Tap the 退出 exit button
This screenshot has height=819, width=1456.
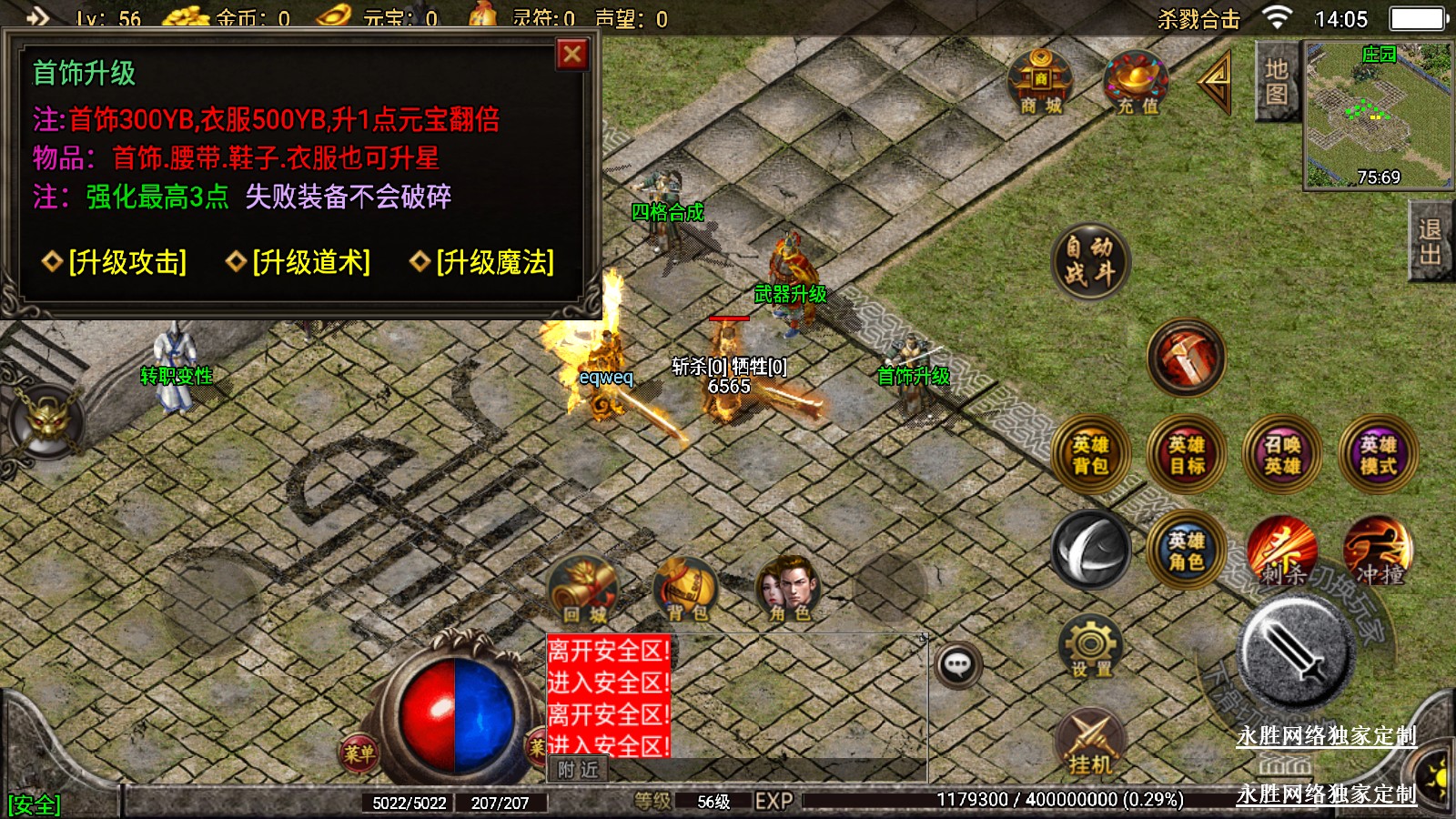coord(1430,242)
